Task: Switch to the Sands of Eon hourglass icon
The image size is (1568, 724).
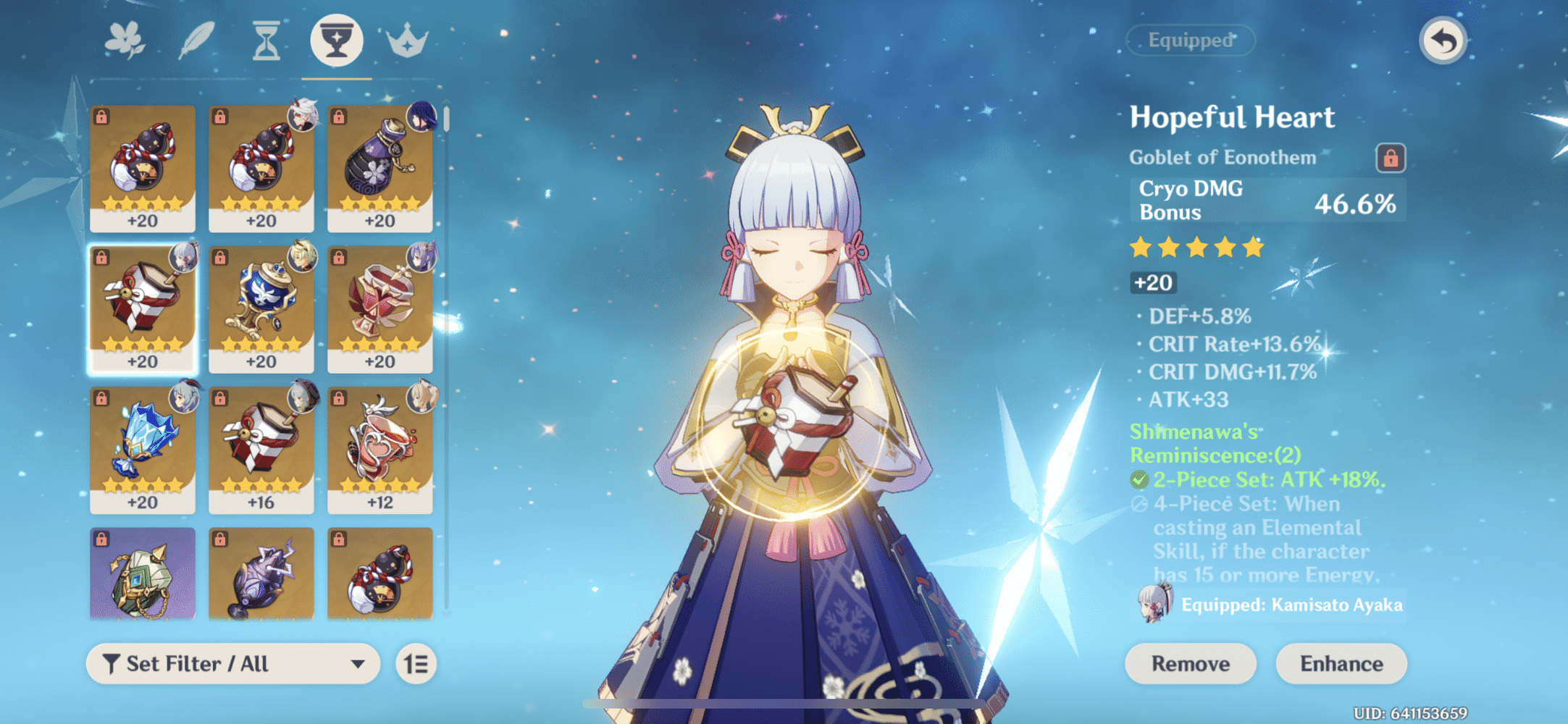Action: [265, 41]
